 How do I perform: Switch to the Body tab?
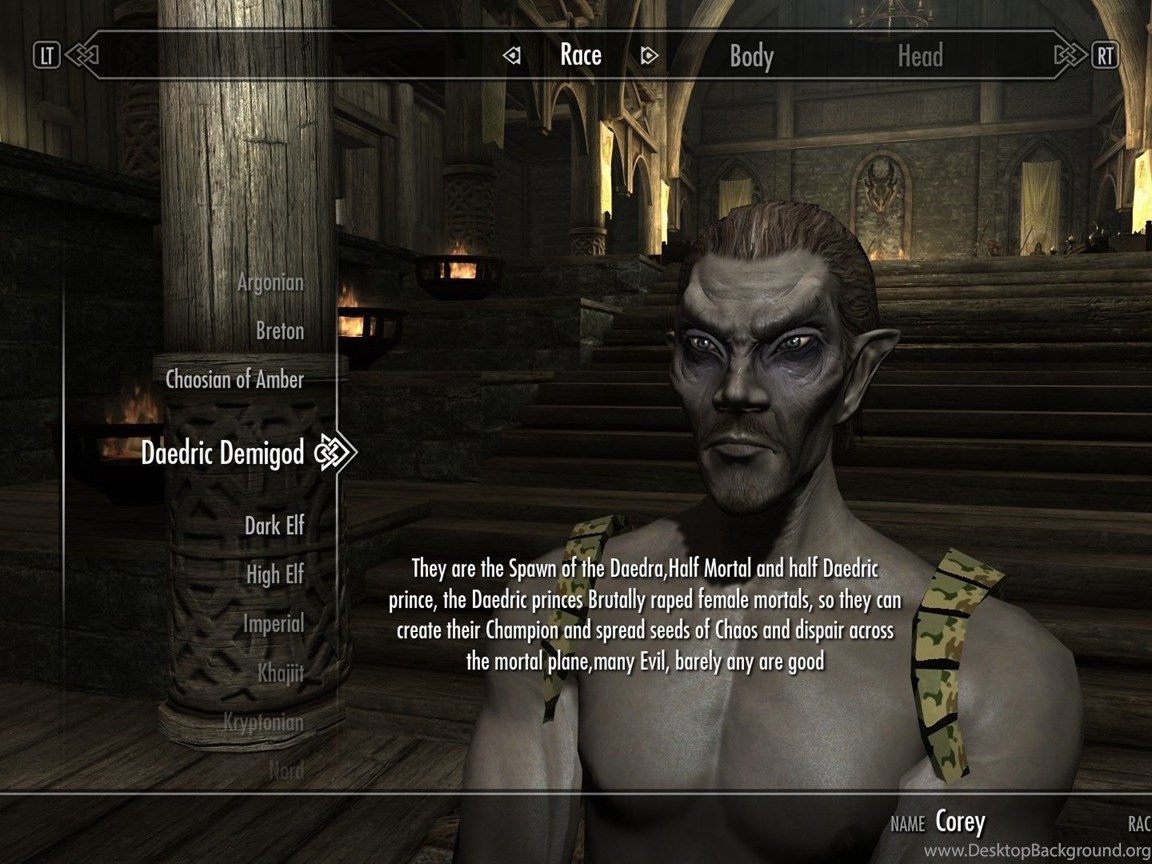click(x=751, y=56)
